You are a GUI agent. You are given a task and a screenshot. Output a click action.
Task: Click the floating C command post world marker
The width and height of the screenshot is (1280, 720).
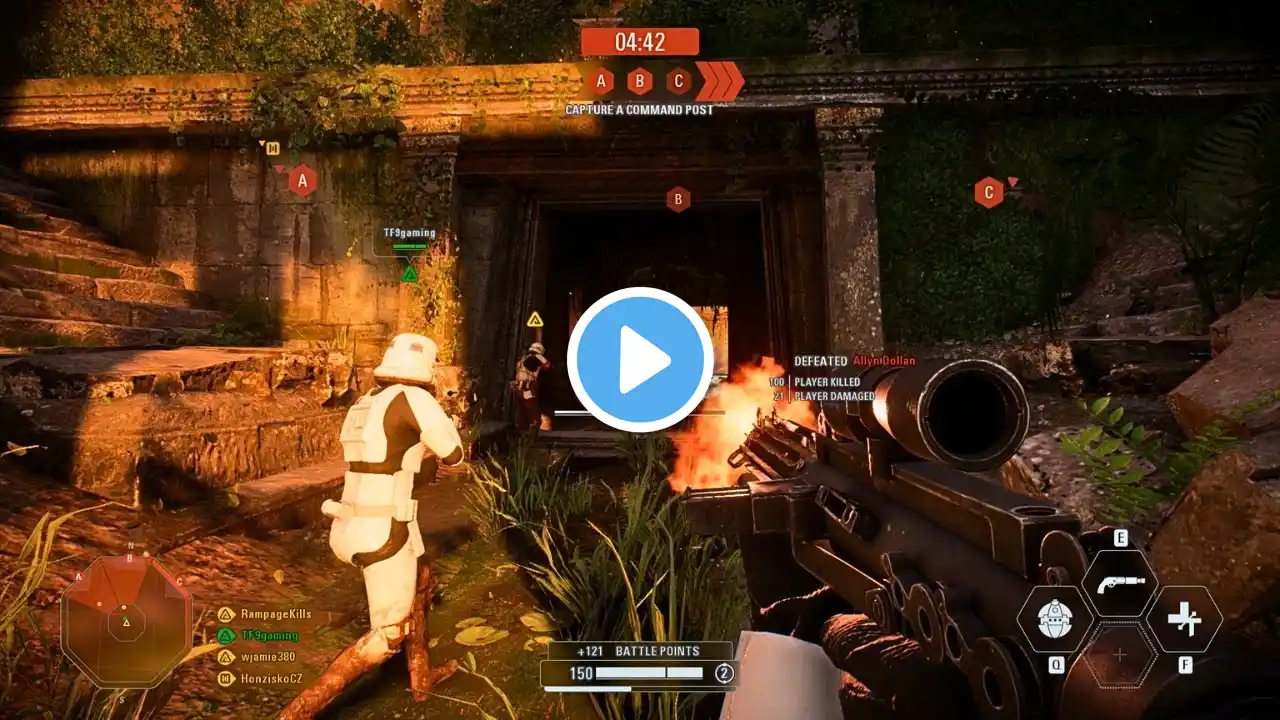pos(989,192)
